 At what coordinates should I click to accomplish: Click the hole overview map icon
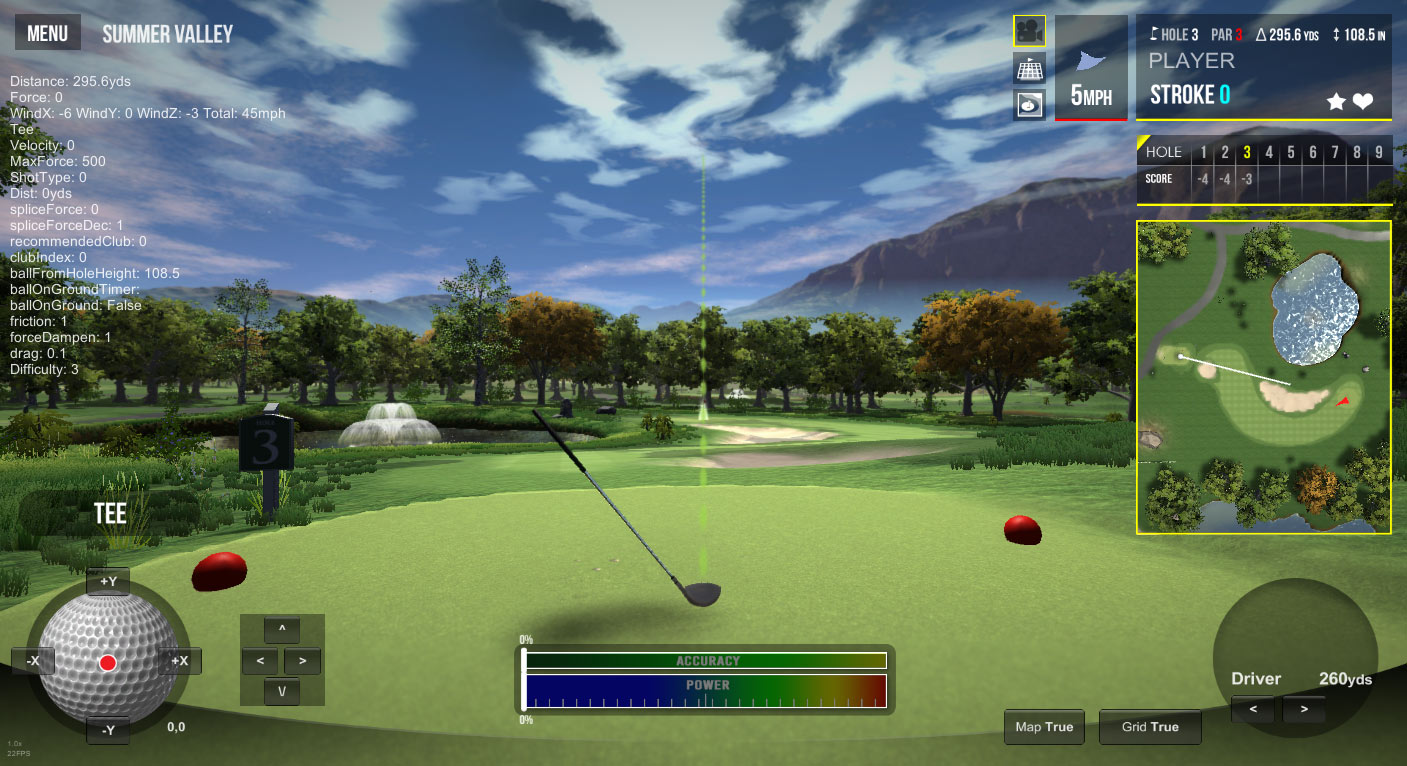coord(1029,103)
